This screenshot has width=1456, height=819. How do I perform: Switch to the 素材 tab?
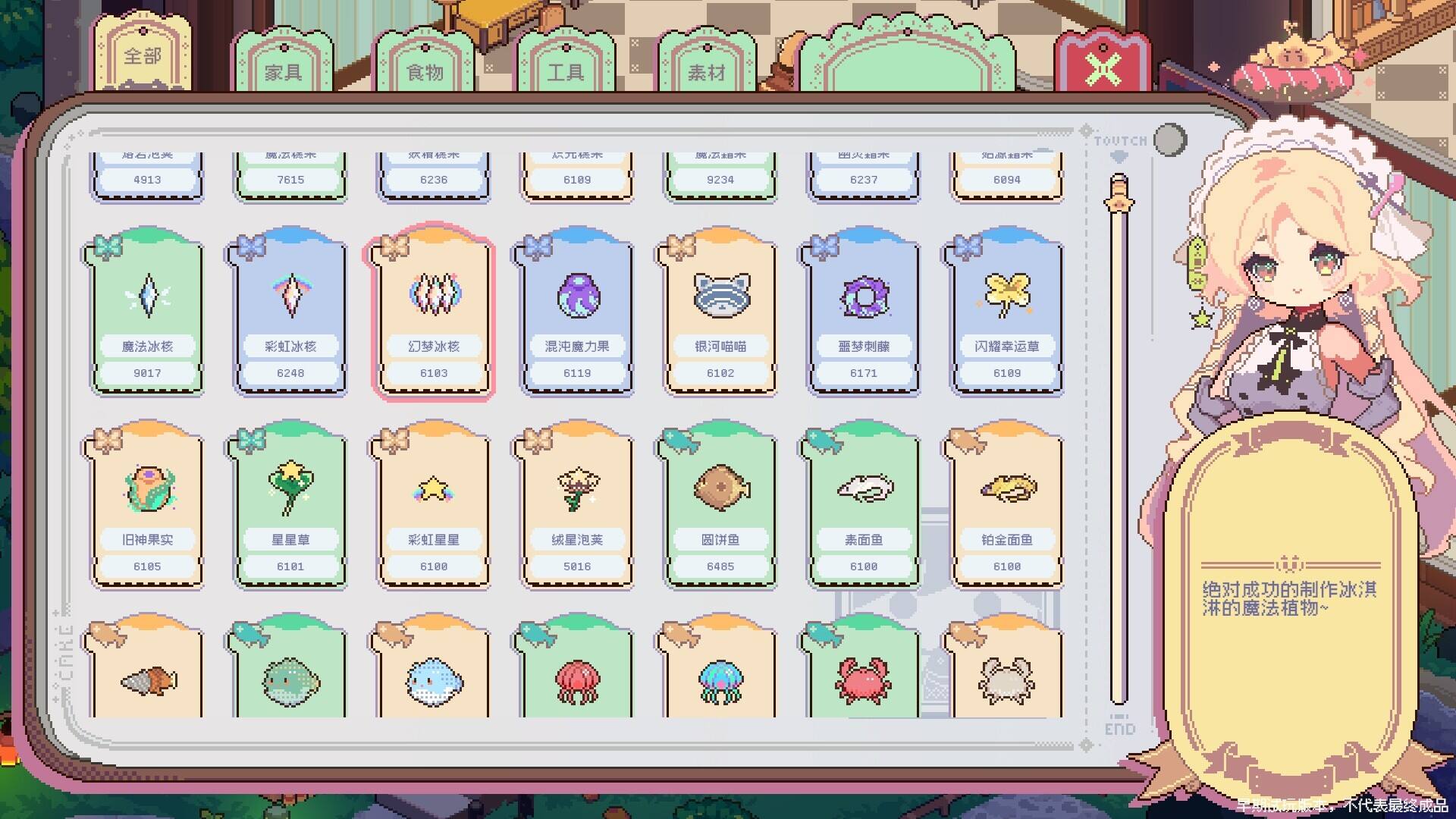(707, 72)
